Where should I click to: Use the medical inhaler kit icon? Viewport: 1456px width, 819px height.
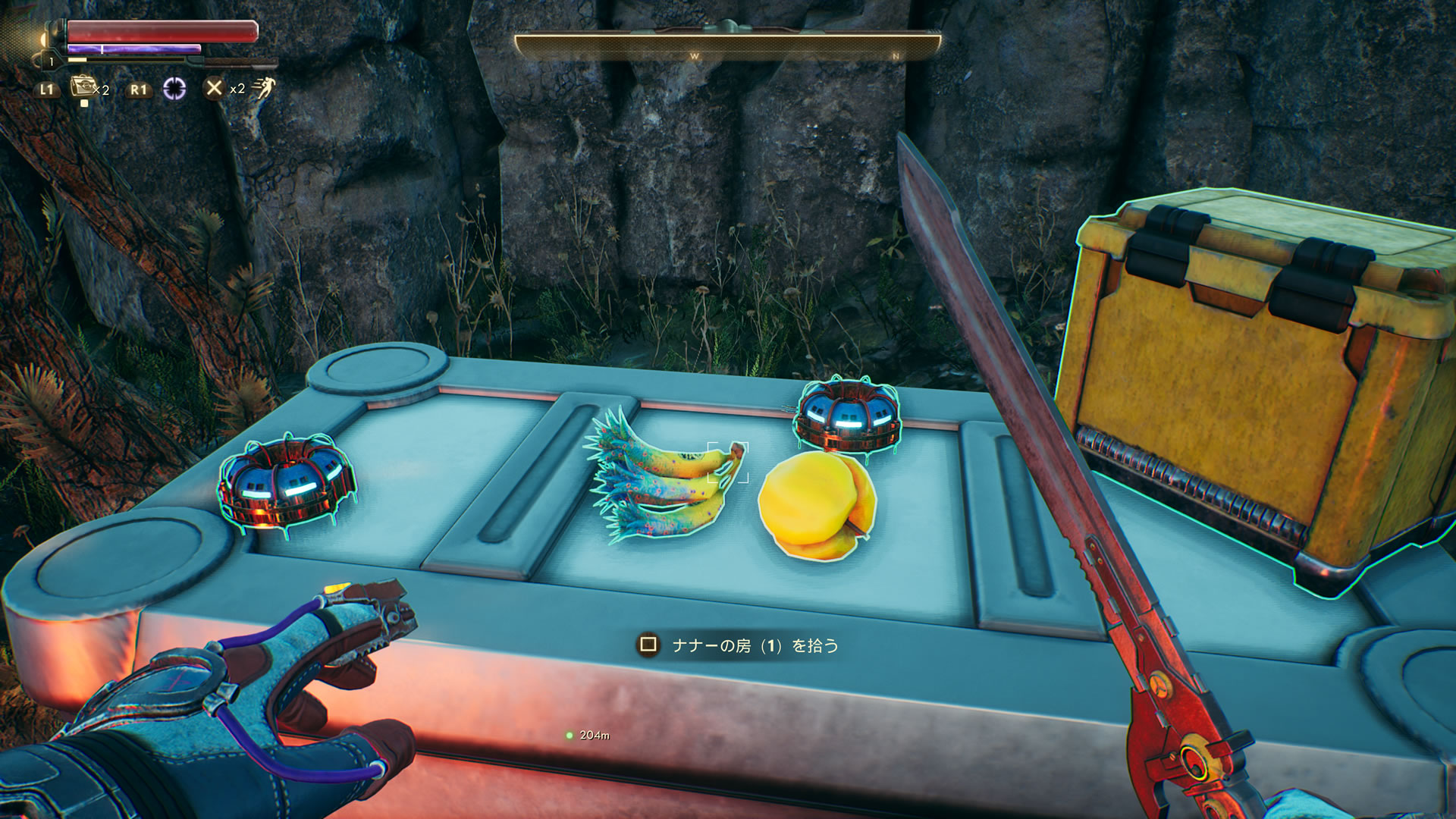(82, 87)
